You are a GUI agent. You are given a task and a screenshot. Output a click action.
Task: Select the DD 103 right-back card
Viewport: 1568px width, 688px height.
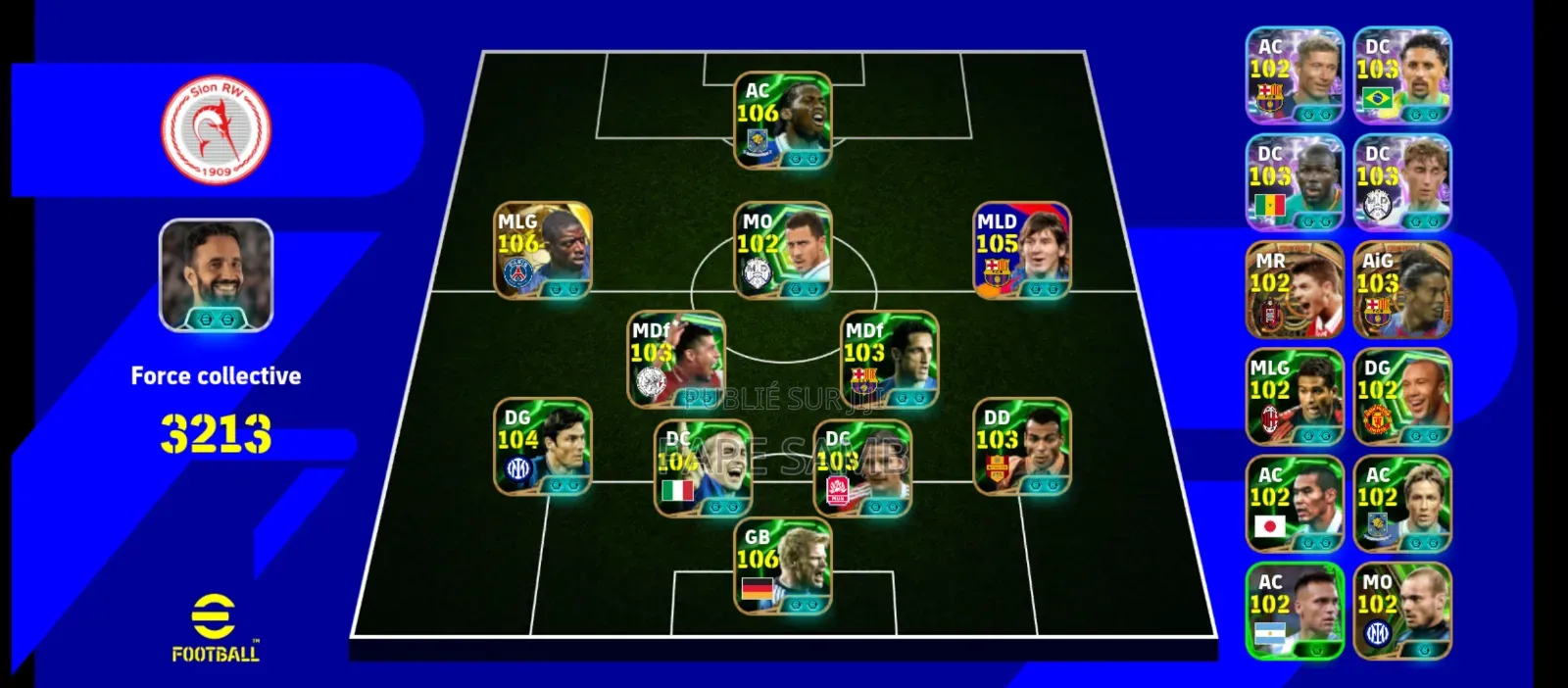pyautogui.click(x=1021, y=446)
